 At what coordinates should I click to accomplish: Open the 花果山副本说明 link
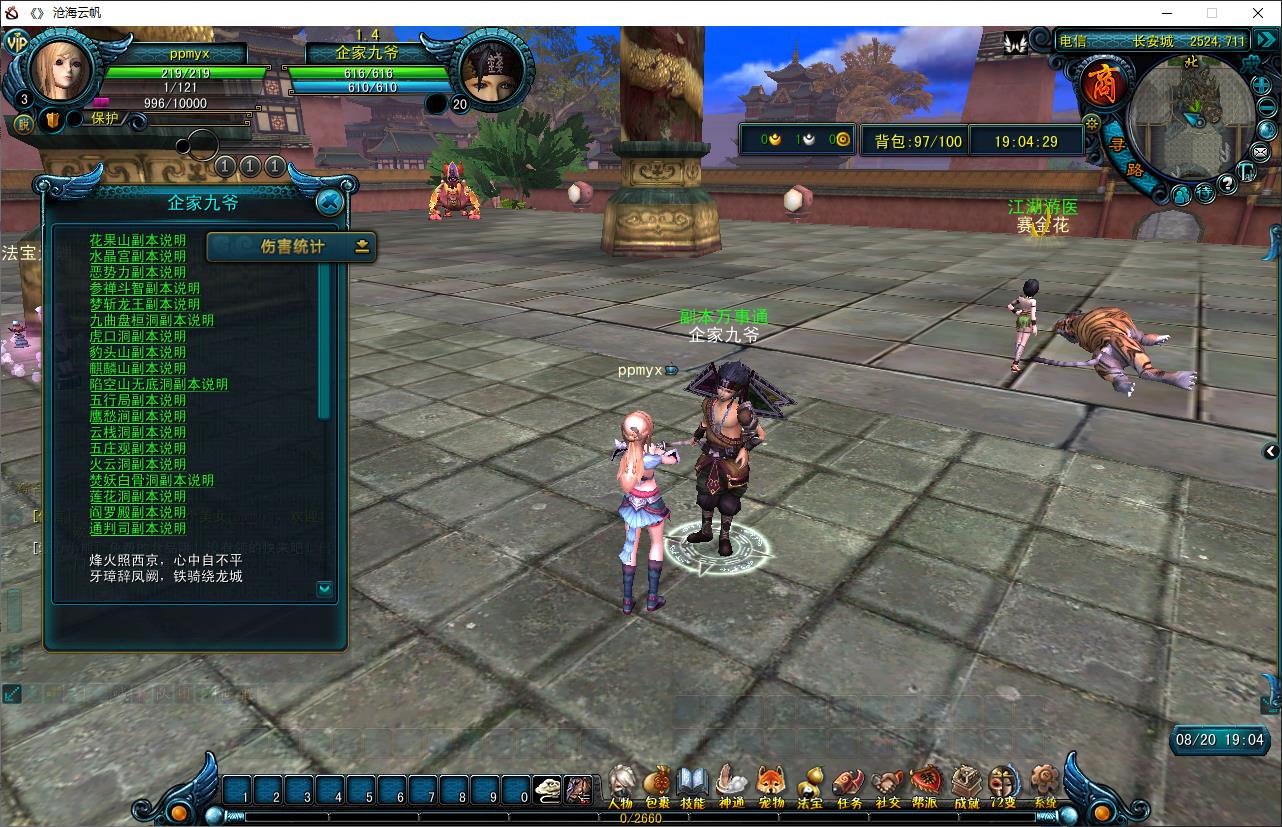click(138, 240)
